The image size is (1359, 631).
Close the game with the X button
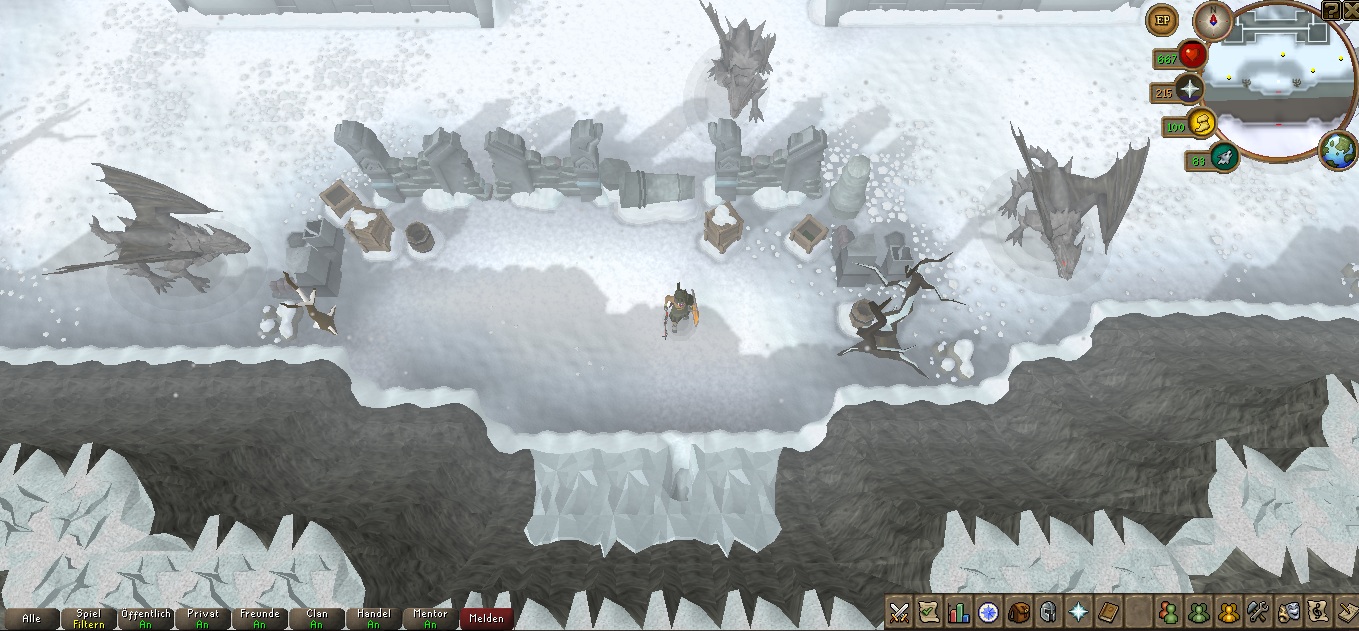pos(1350,9)
